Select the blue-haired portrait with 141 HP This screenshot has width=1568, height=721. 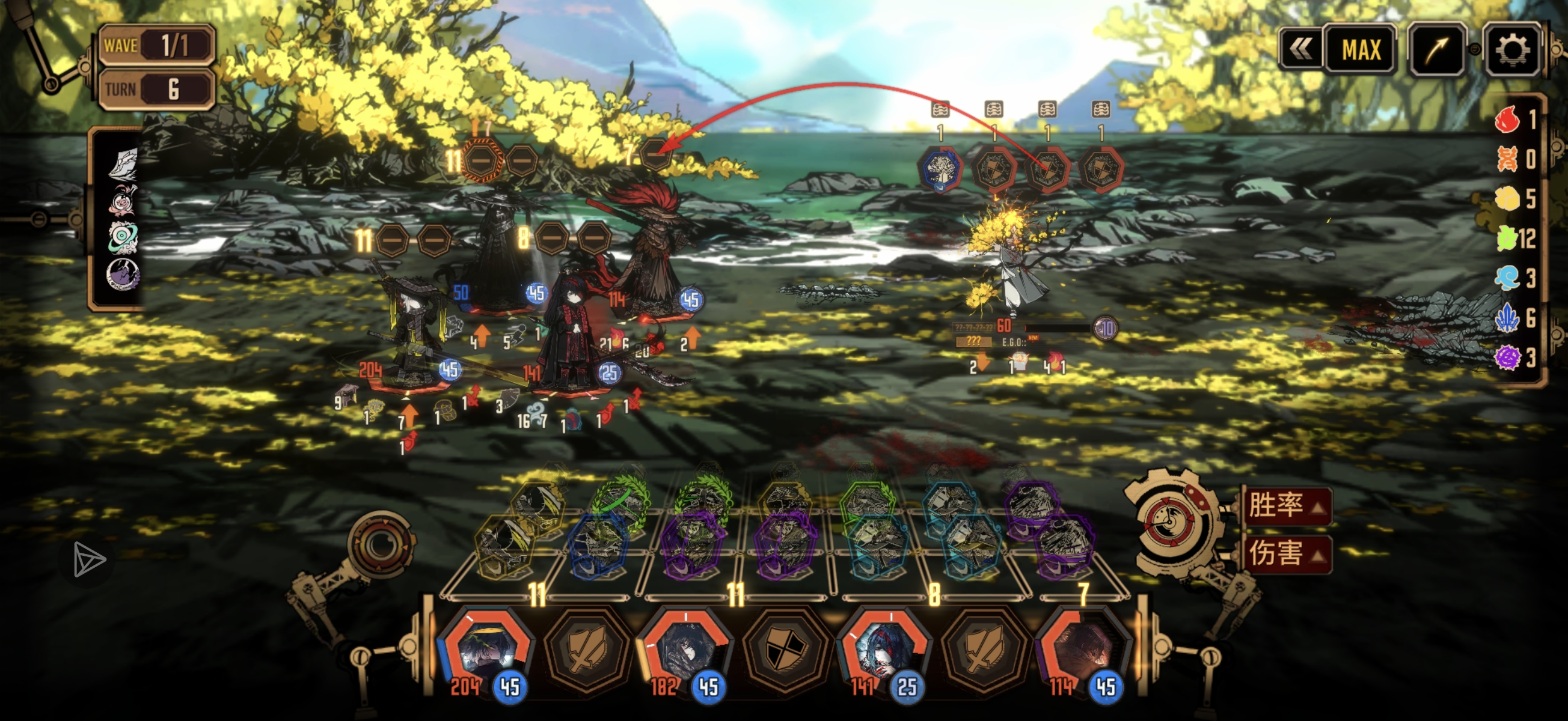pos(886,651)
